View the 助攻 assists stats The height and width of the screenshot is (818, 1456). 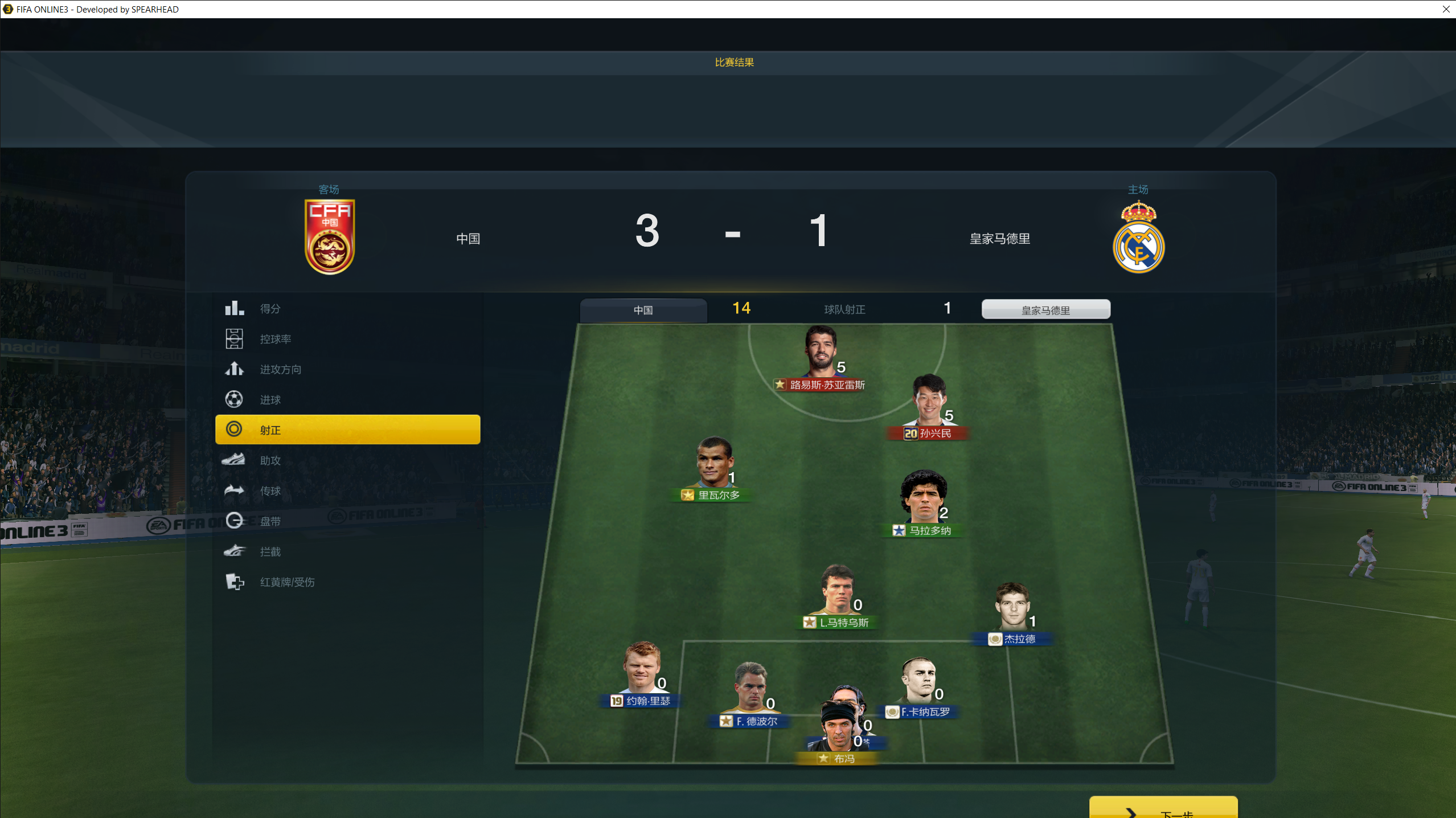[x=347, y=460]
